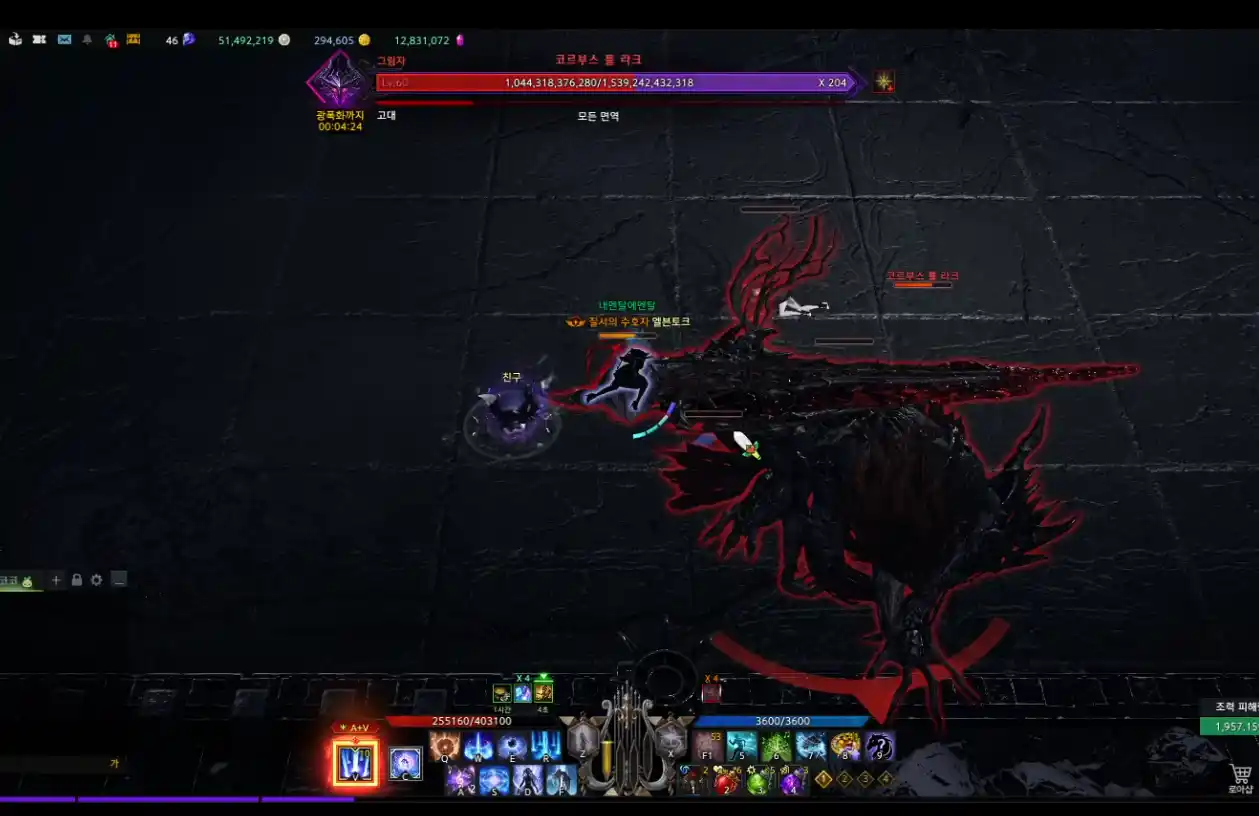Cast the blue eye E skill
Viewport: 1259px width, 816px height.
point(512,746)
